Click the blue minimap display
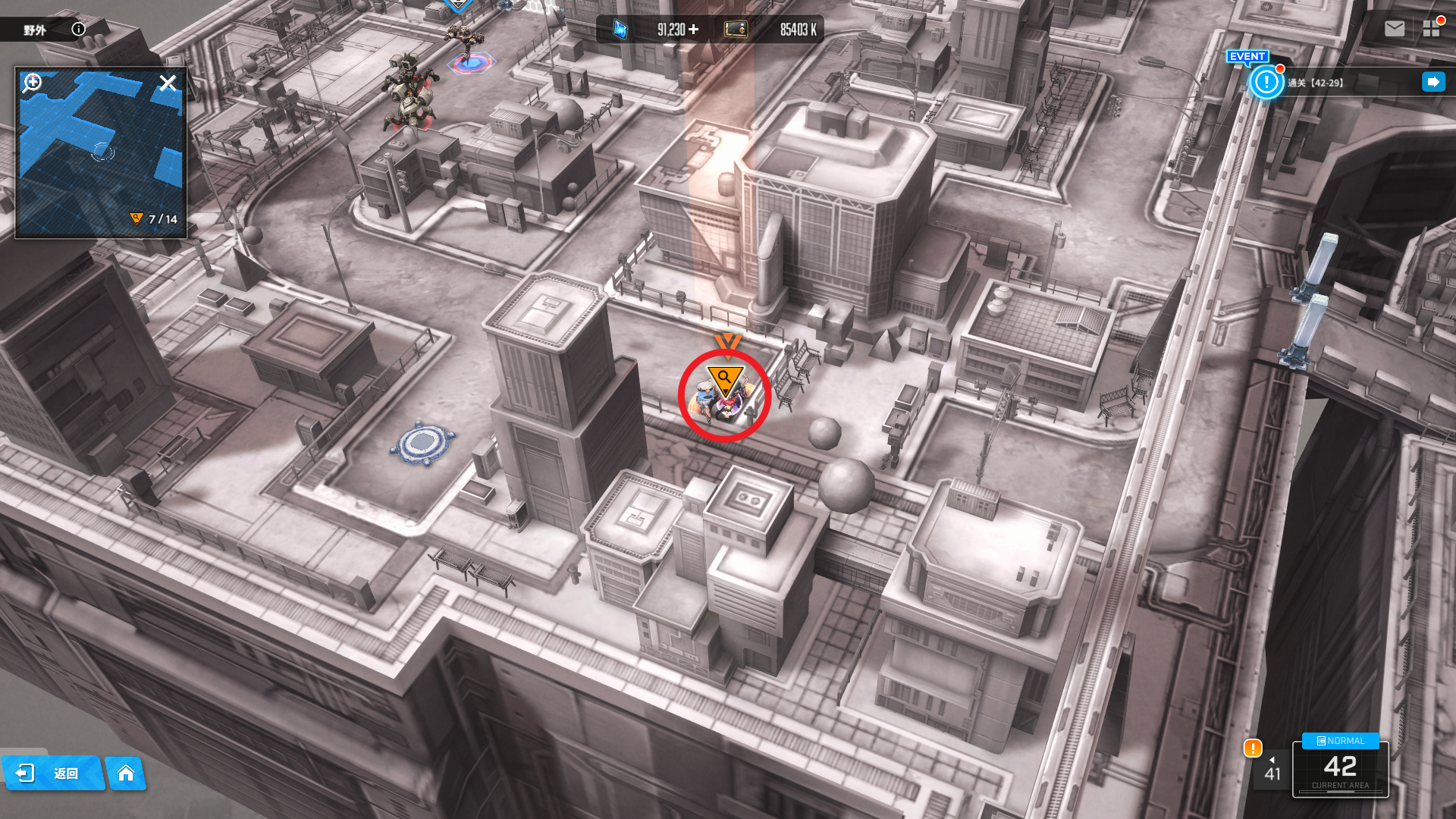This screenshot has height=819, width=1456. pos(100,152)
